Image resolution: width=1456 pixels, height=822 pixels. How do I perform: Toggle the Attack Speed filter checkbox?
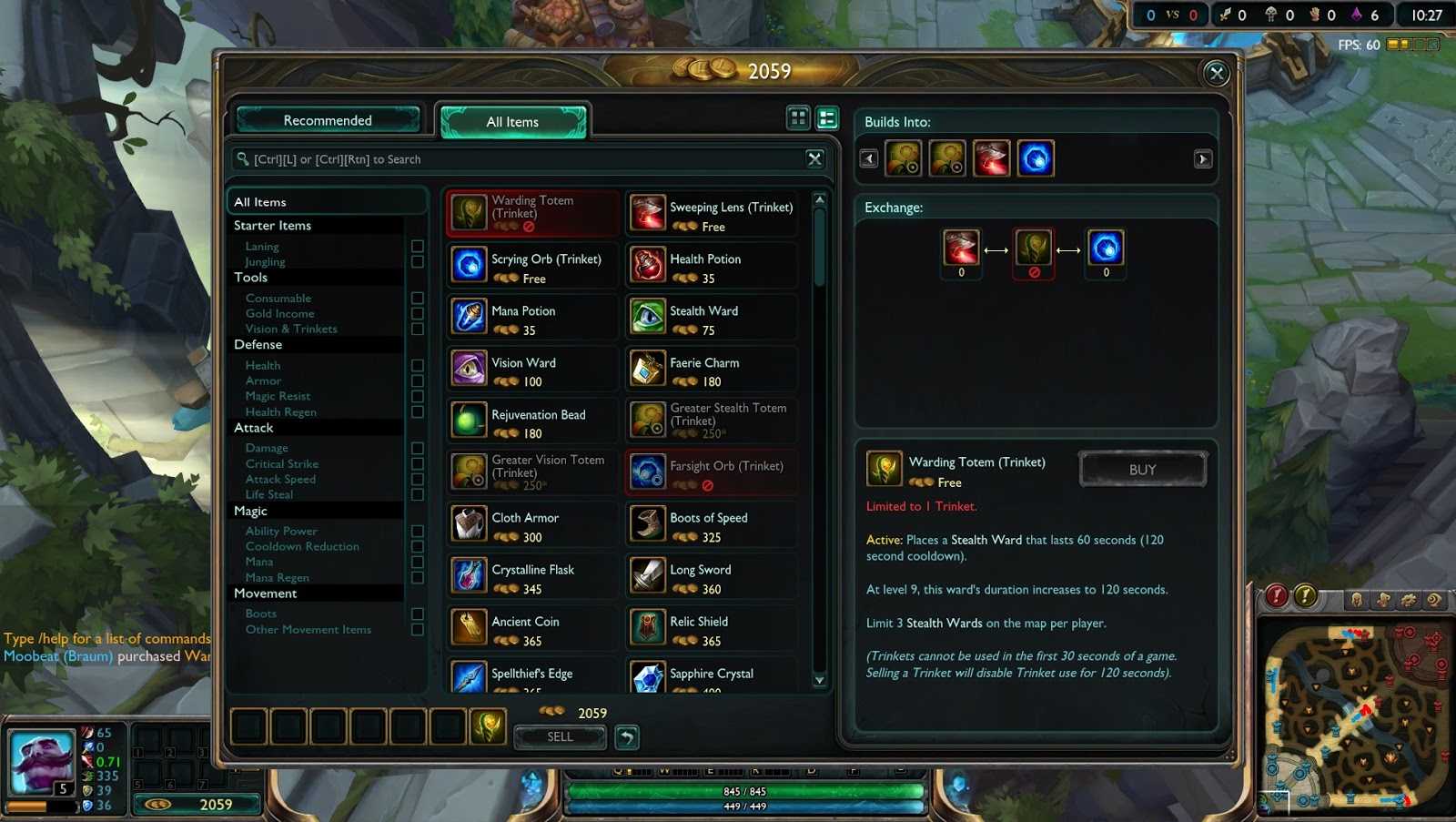pyautogui.click(x=418, y=479)
